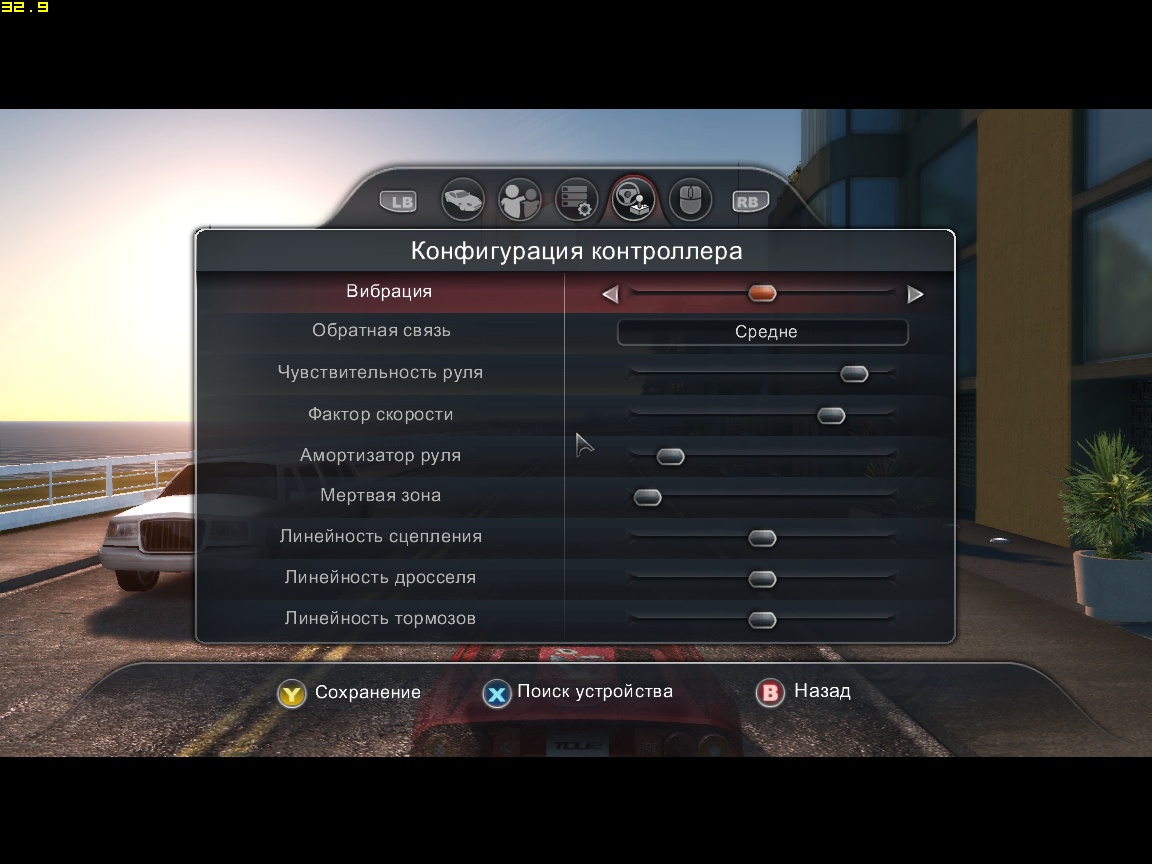
Task: Increase Вибрация with the right arrow
Action: [x=915, y=294]
